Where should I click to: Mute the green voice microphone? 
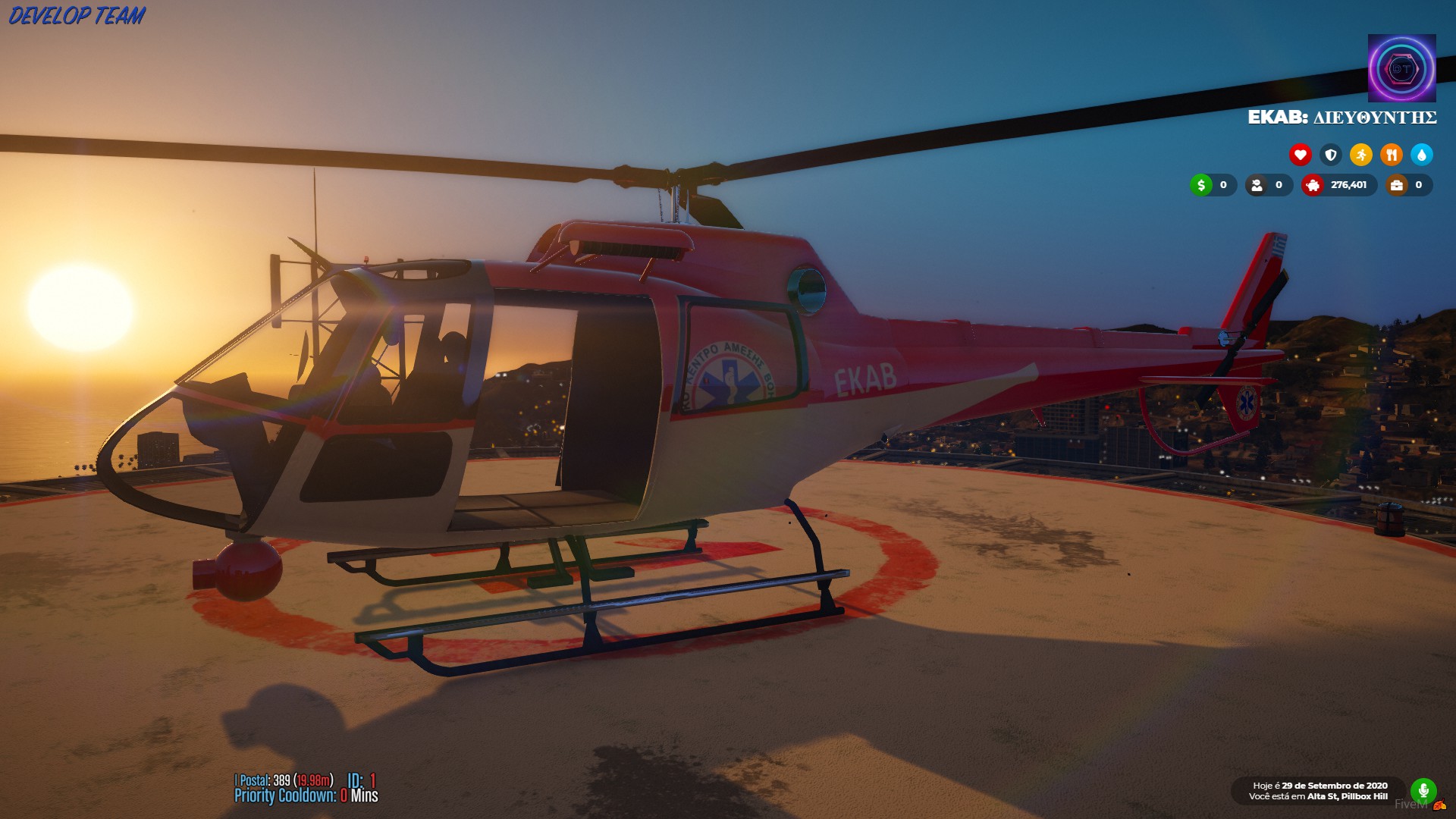(x=1424, y=789)
